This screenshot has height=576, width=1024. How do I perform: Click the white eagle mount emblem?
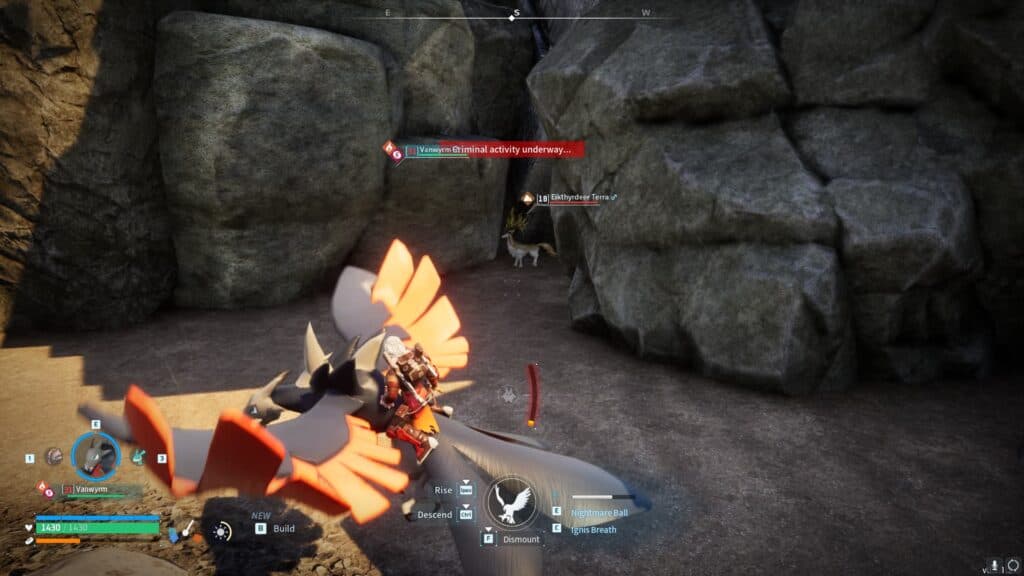[512, 502]
